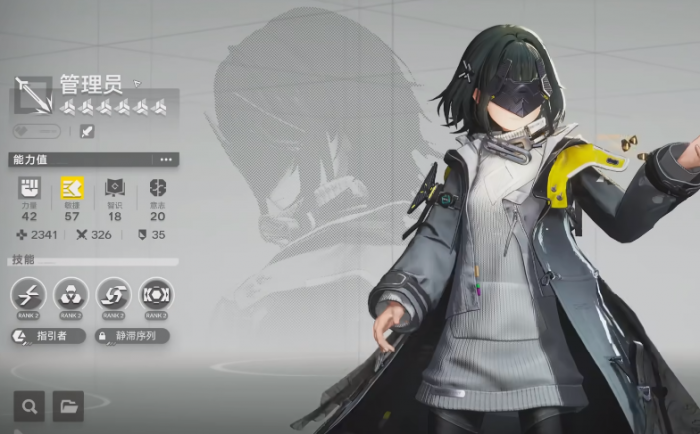Select the 力量 fist attribute icon

29,188
